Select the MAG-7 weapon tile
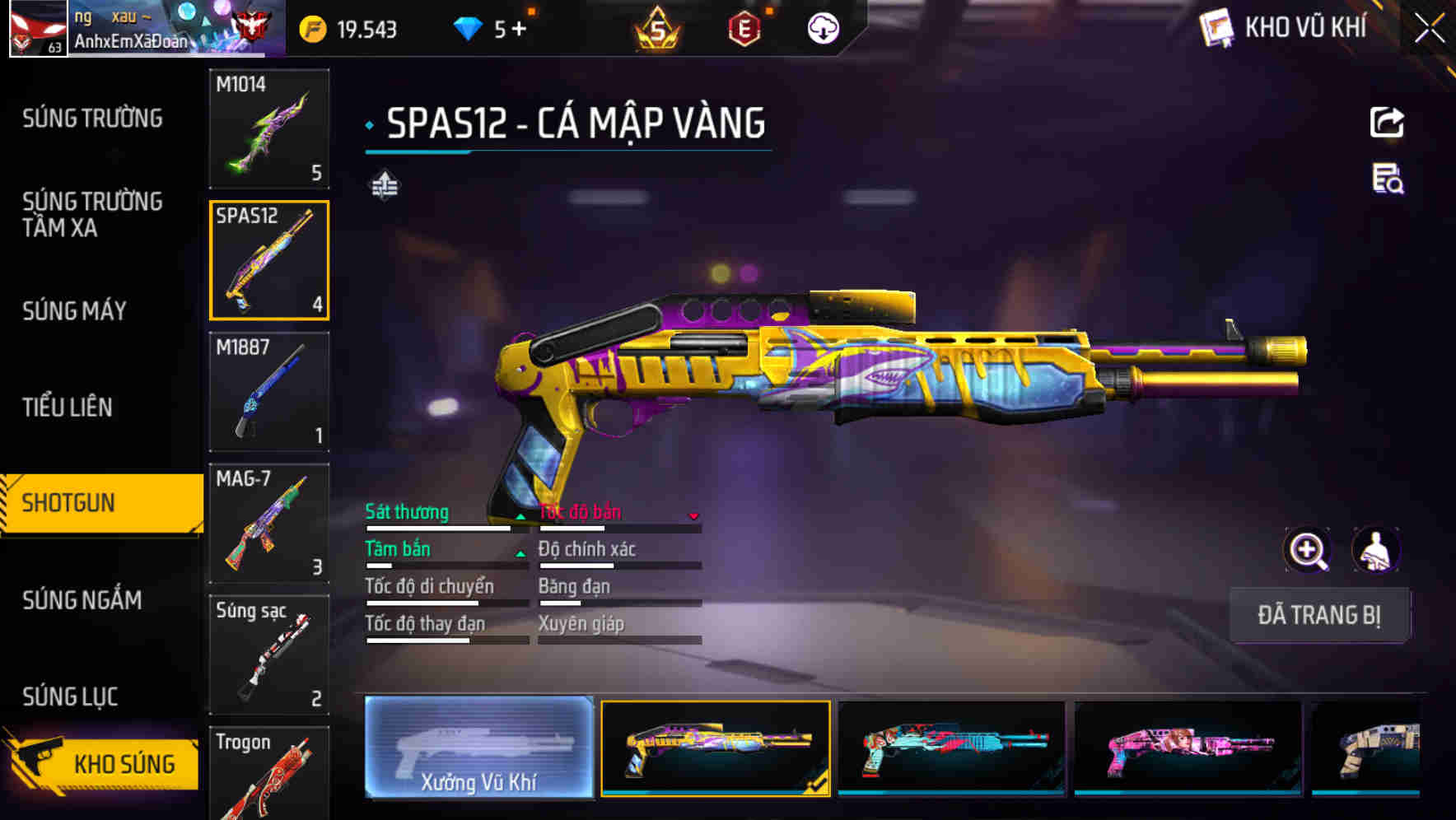Screen dimensions: 1456x820 [269, 524]
